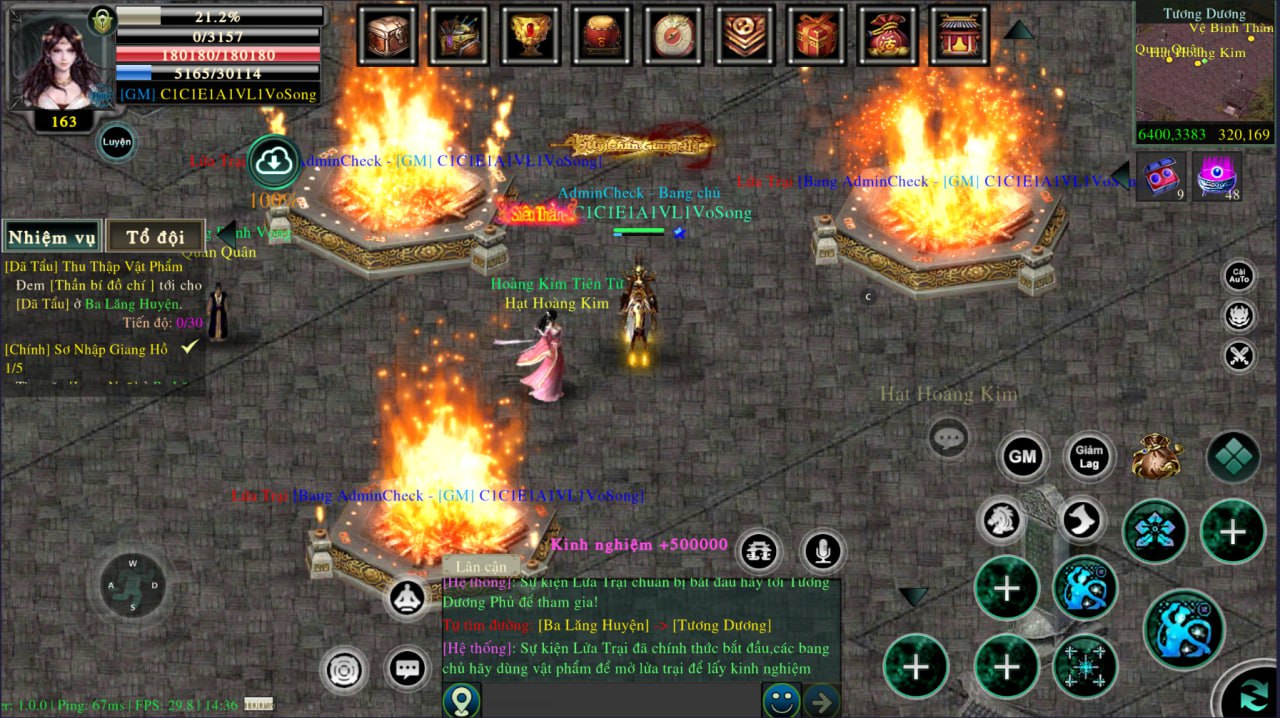Select the Lân cận chat tab

tap(481, 567)
